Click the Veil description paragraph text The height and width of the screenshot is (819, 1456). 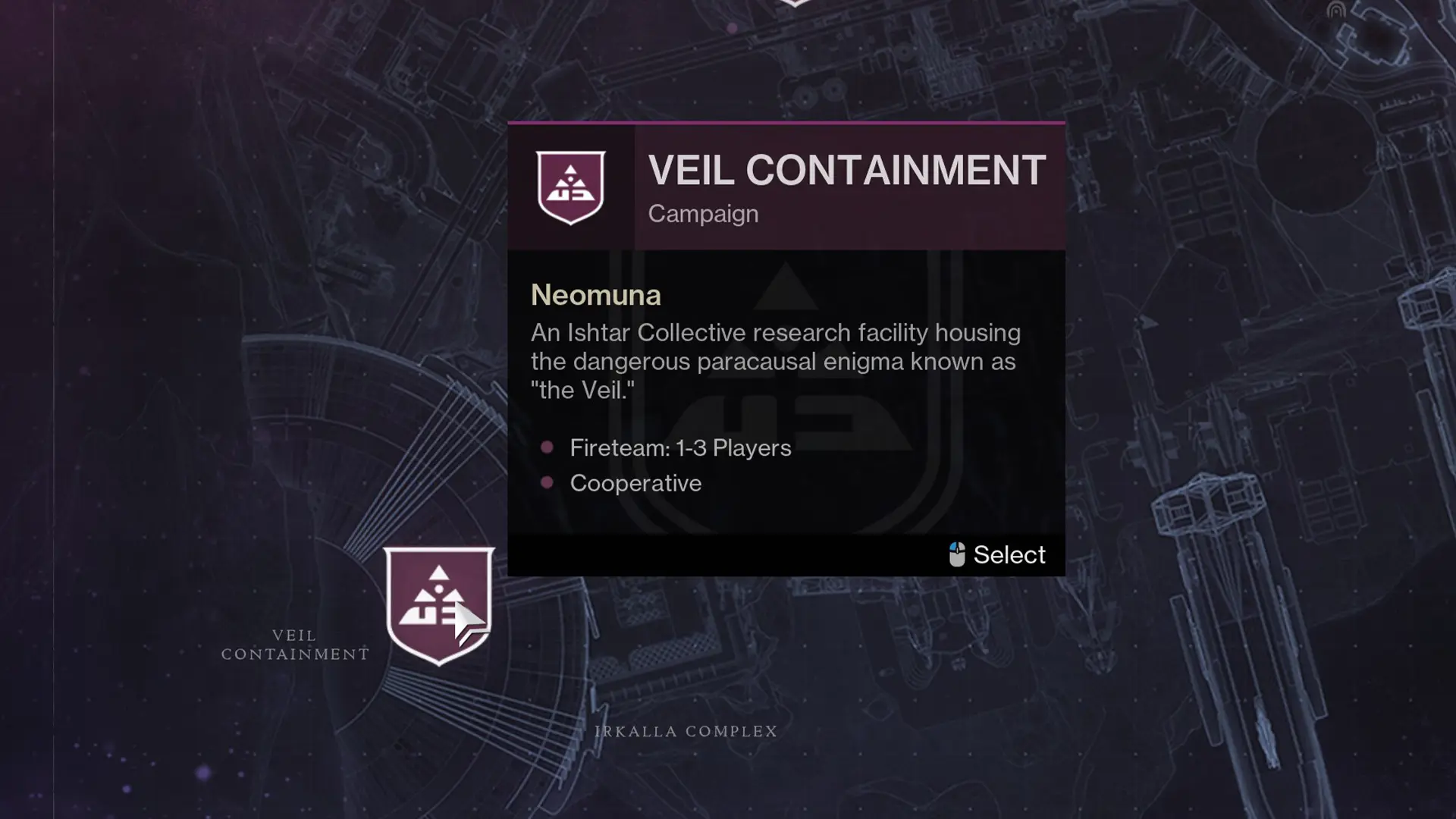(775, 361)
